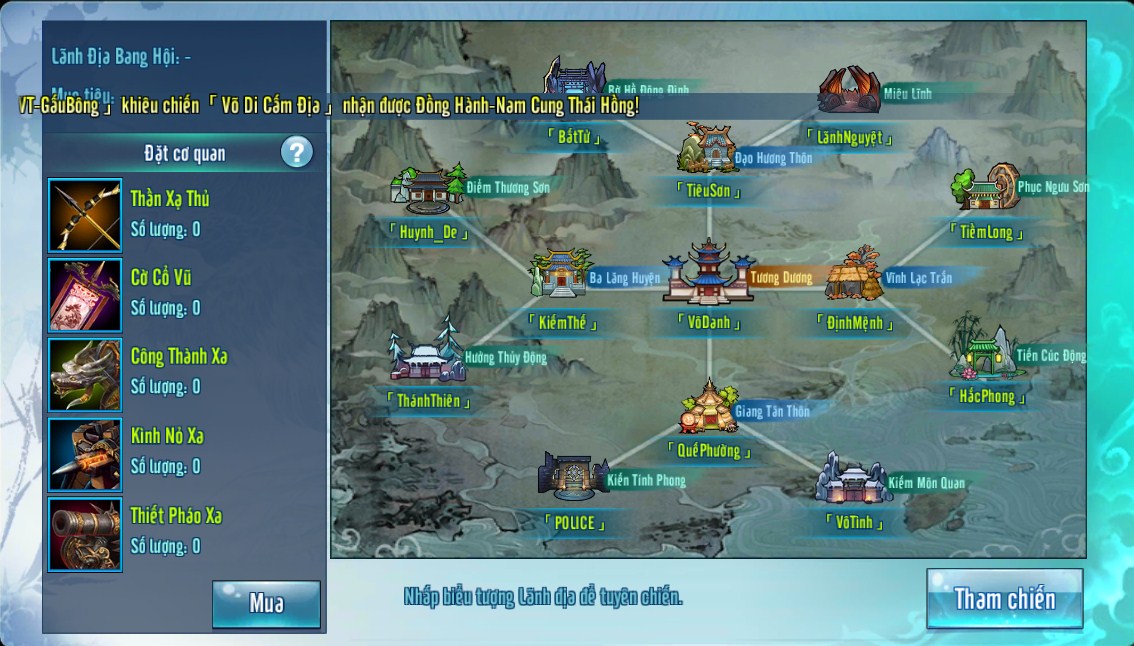1134x646 pixels.
Task: Select the Giang Tân Thôn territory
Action: [708, 406]
